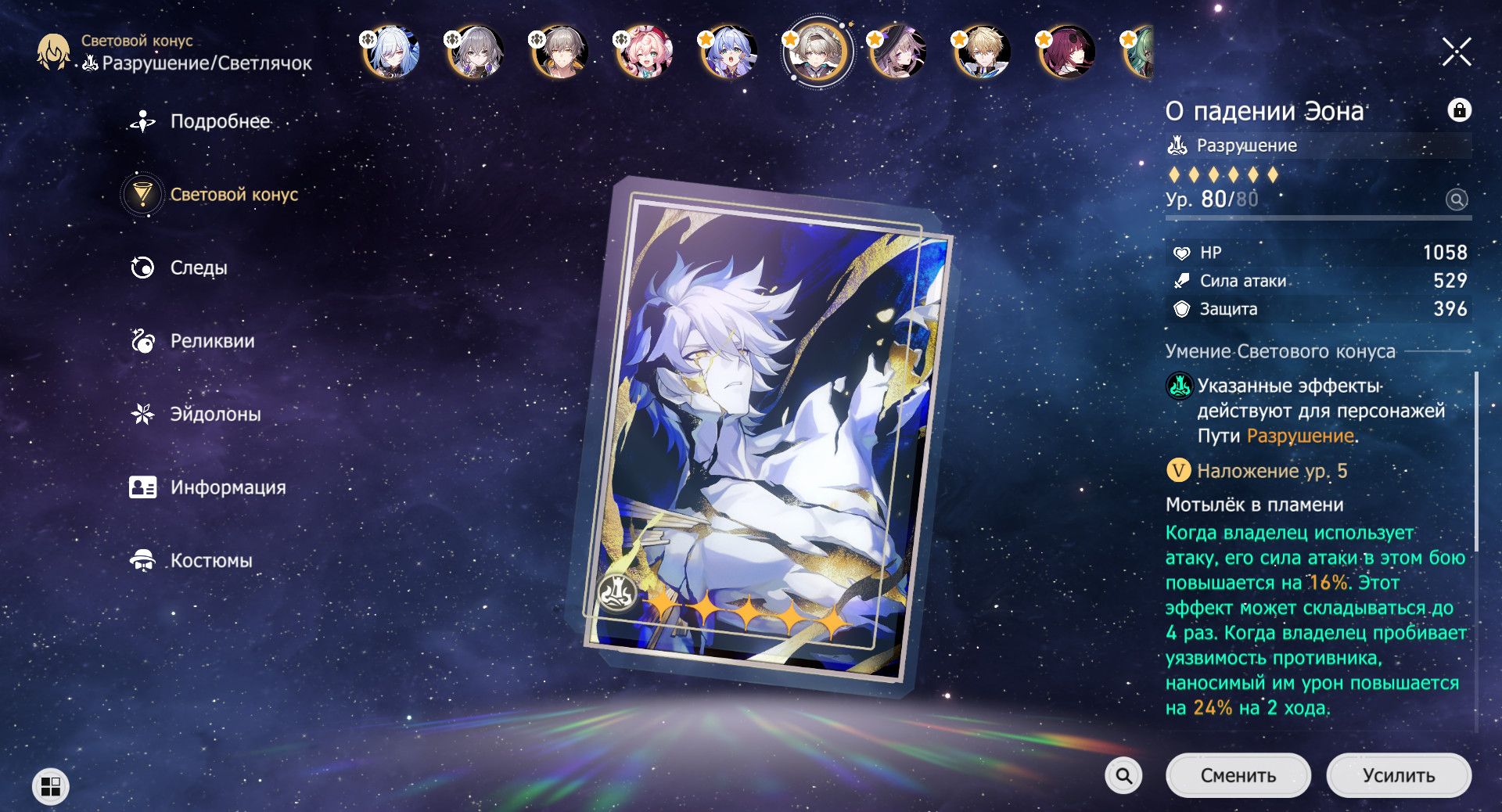
Task: Select the pink-haired character portrait at top
Action: (643, 52)
